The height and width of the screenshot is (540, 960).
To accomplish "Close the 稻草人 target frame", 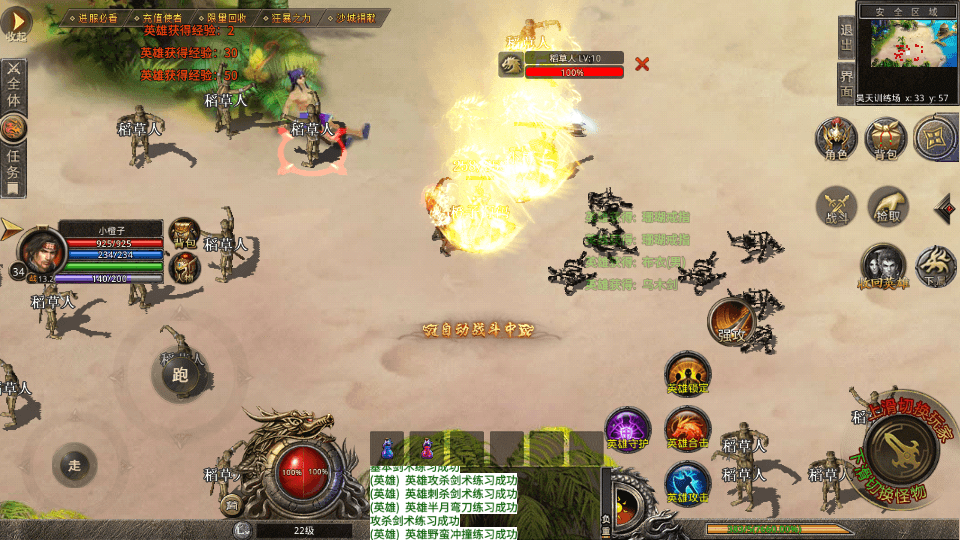I will coord(642,64).
